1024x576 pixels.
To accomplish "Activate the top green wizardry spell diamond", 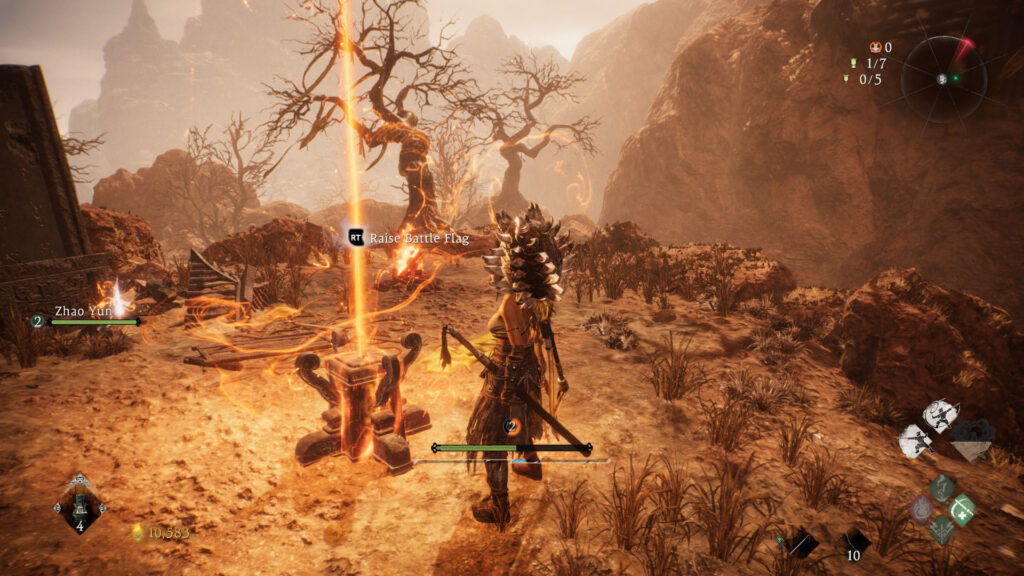I will (942, 488).
